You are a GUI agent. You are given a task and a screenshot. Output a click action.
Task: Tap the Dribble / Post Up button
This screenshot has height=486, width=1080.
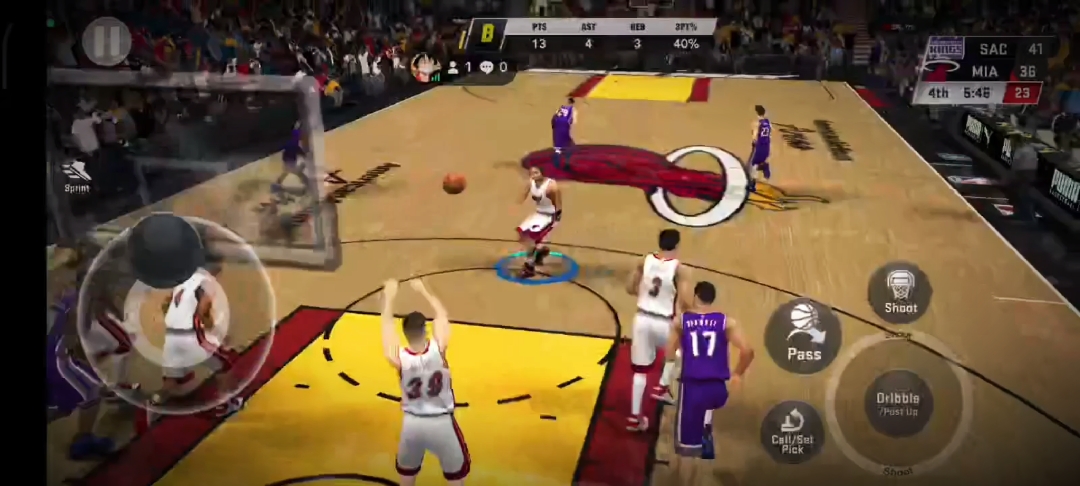pos(897,403)
